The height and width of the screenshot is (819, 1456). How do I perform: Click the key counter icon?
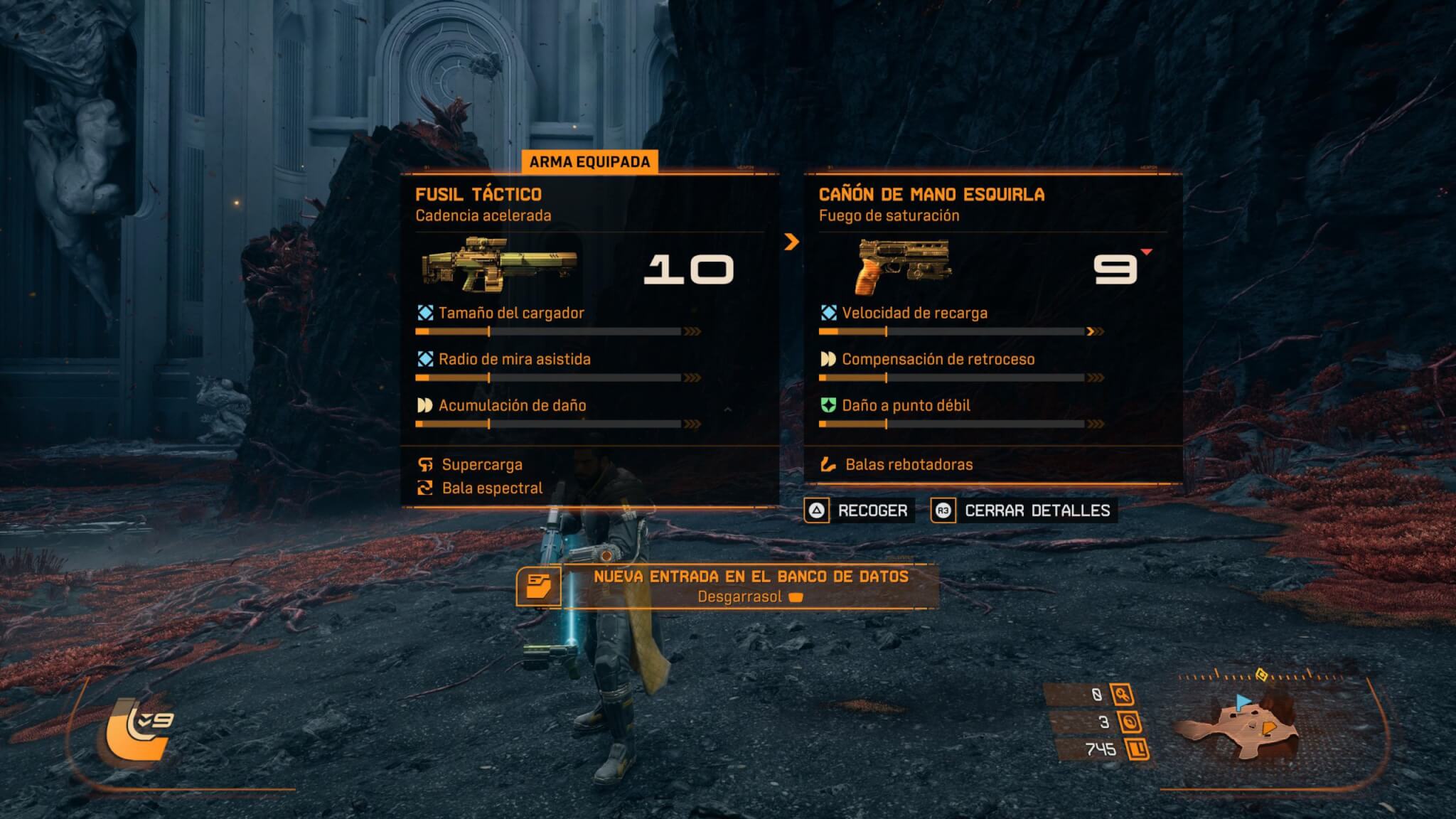1123,695
